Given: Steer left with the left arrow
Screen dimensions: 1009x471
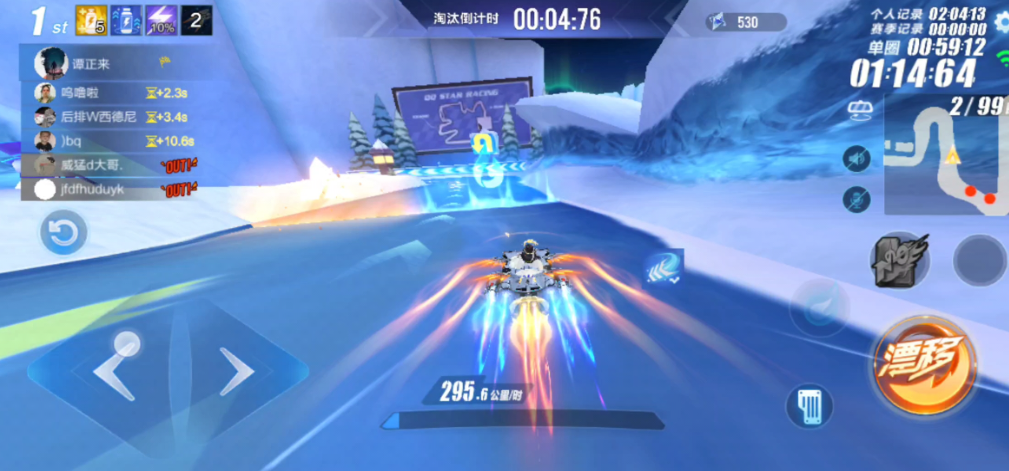Looking at the screenshot, I should click(116, 369).
